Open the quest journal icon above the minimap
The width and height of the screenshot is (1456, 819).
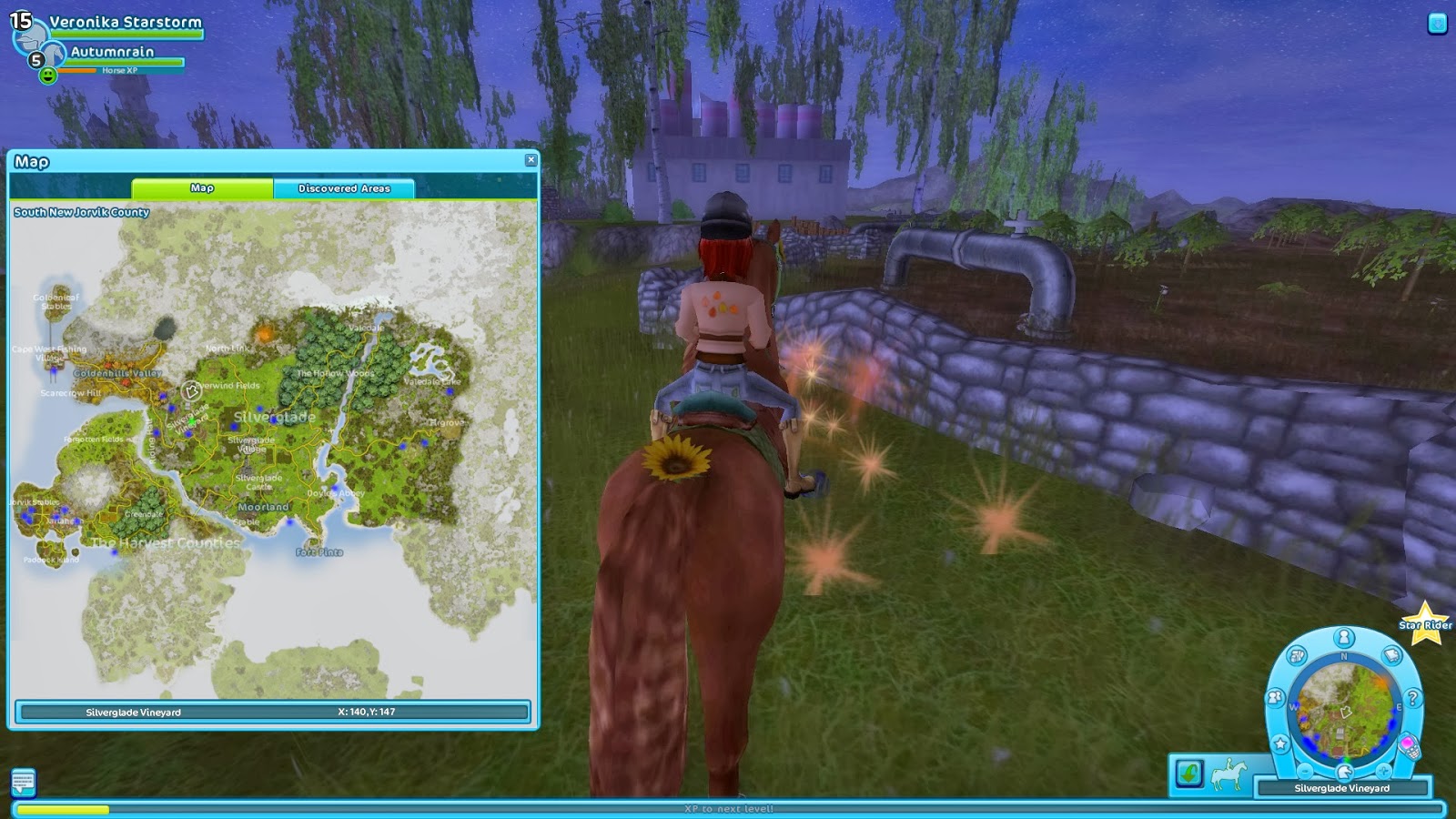(1391, 654)
